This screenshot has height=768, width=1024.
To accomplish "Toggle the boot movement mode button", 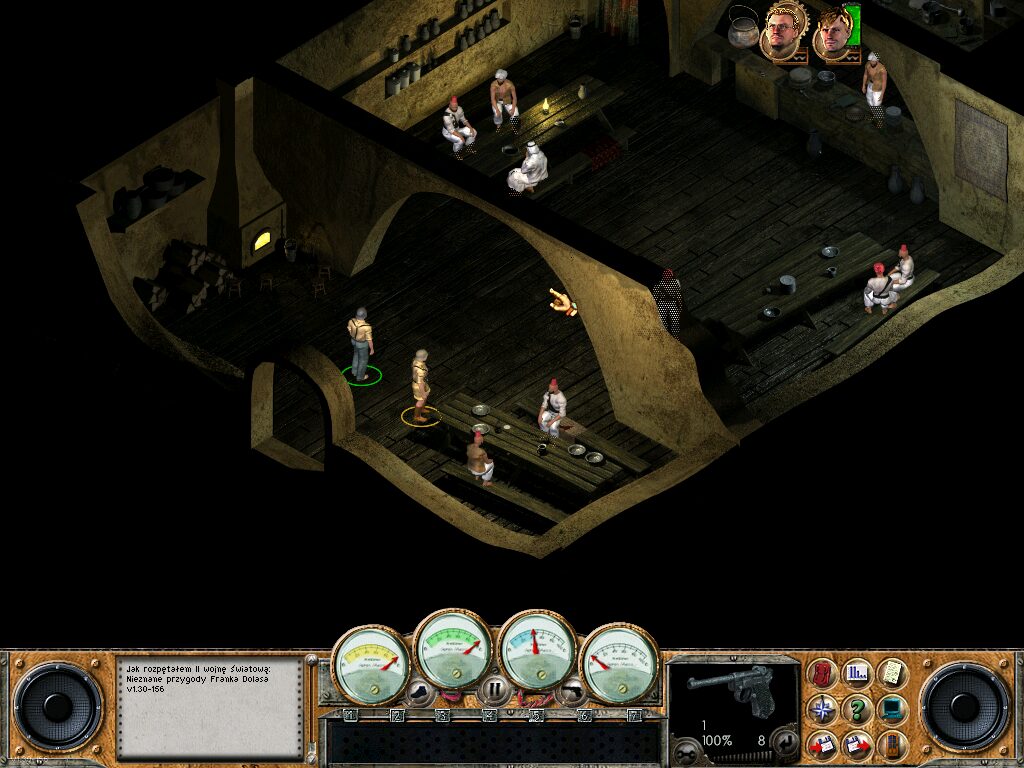I will 419,689.
